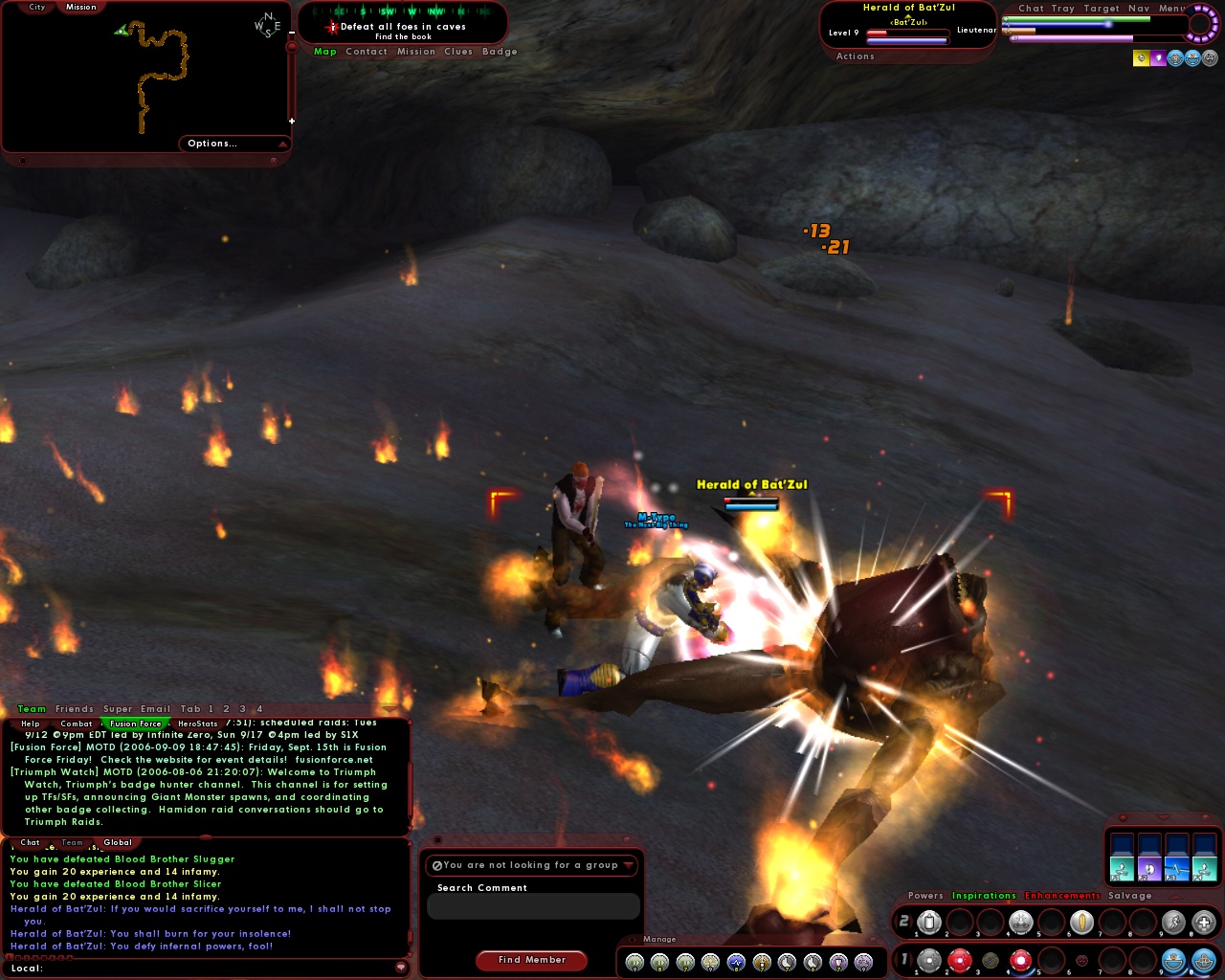
Task: Click the first salvage item in the Salvage tray
Action: point(1122,868)
